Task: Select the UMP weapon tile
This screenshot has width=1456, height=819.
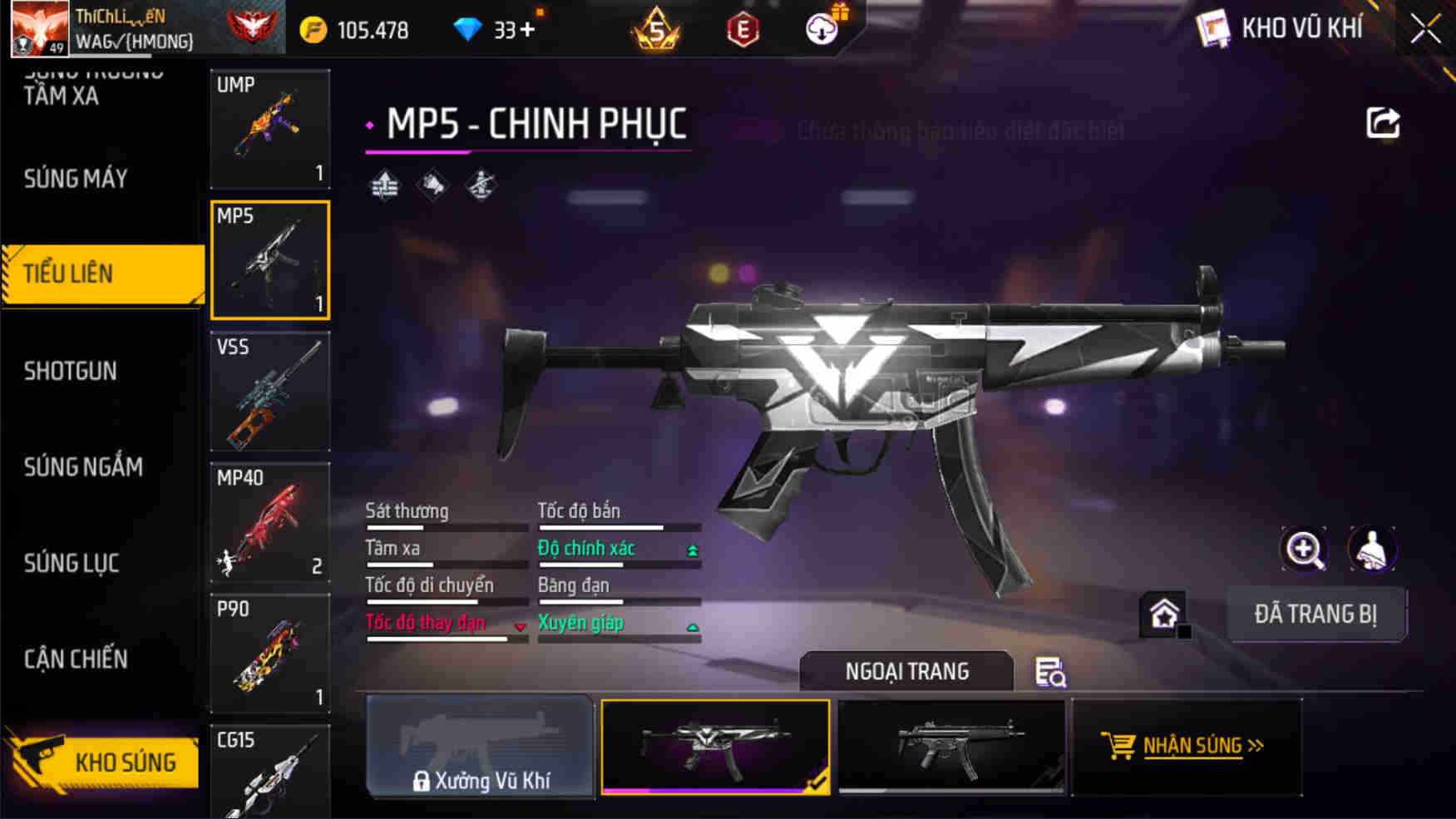Action: click(270, 129)
